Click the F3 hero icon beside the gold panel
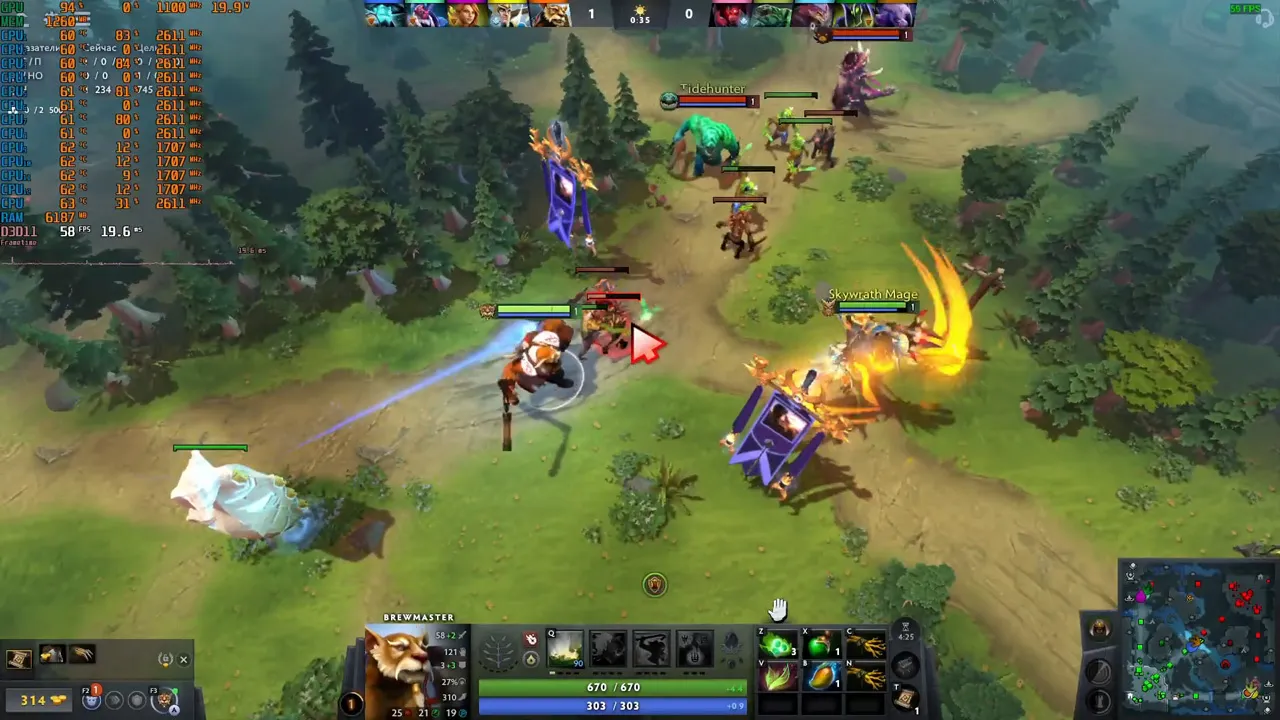The image size is (1280, 720). [167, 700]
